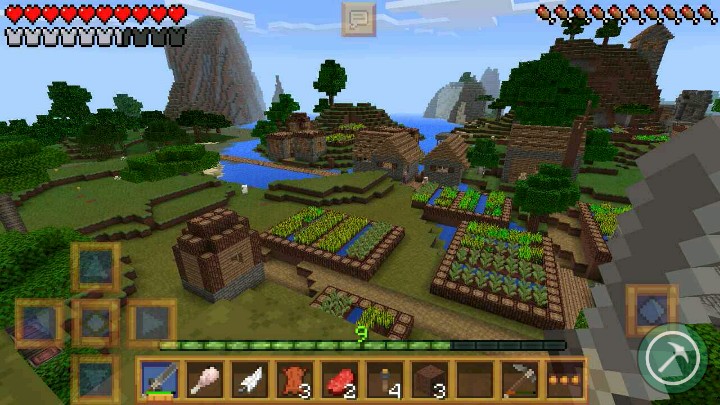720x405 pixels.
Task: Tap the forward arrow movement button
Action: 96,267
